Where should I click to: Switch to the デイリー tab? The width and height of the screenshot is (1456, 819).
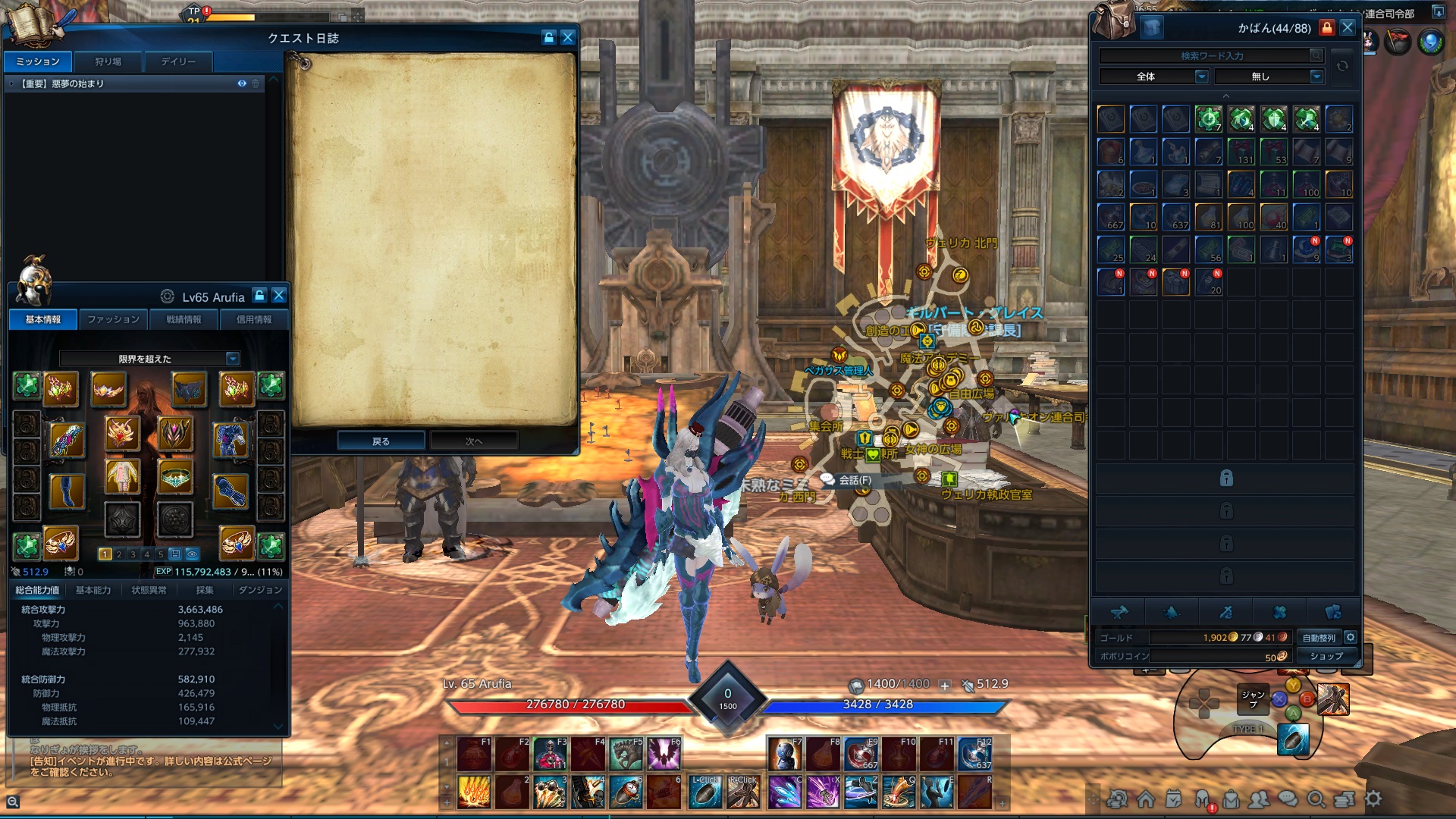(178, 62)
